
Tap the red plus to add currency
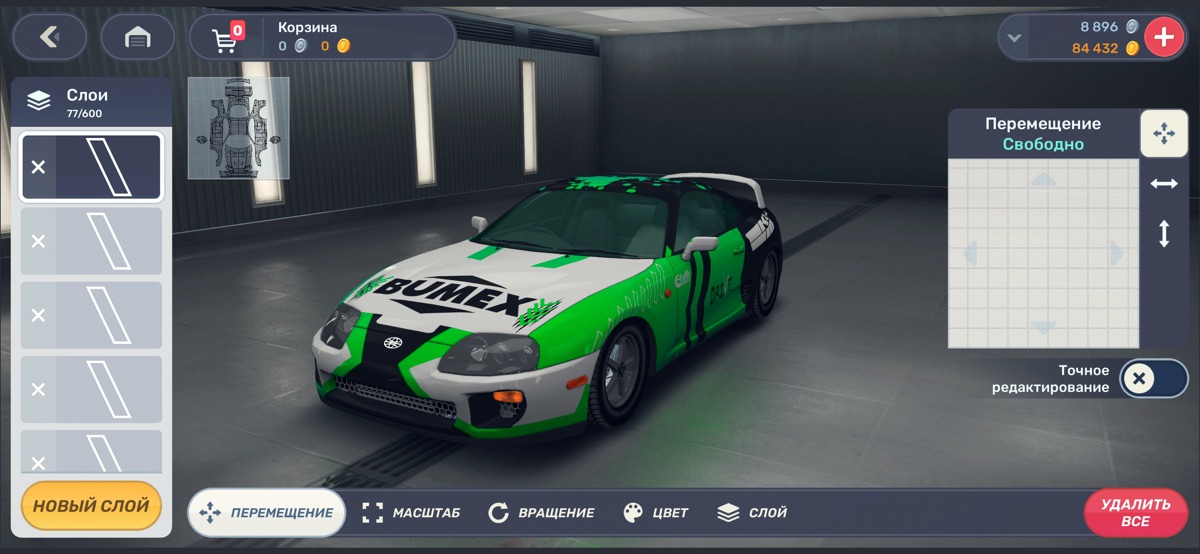pos(1163,38)
